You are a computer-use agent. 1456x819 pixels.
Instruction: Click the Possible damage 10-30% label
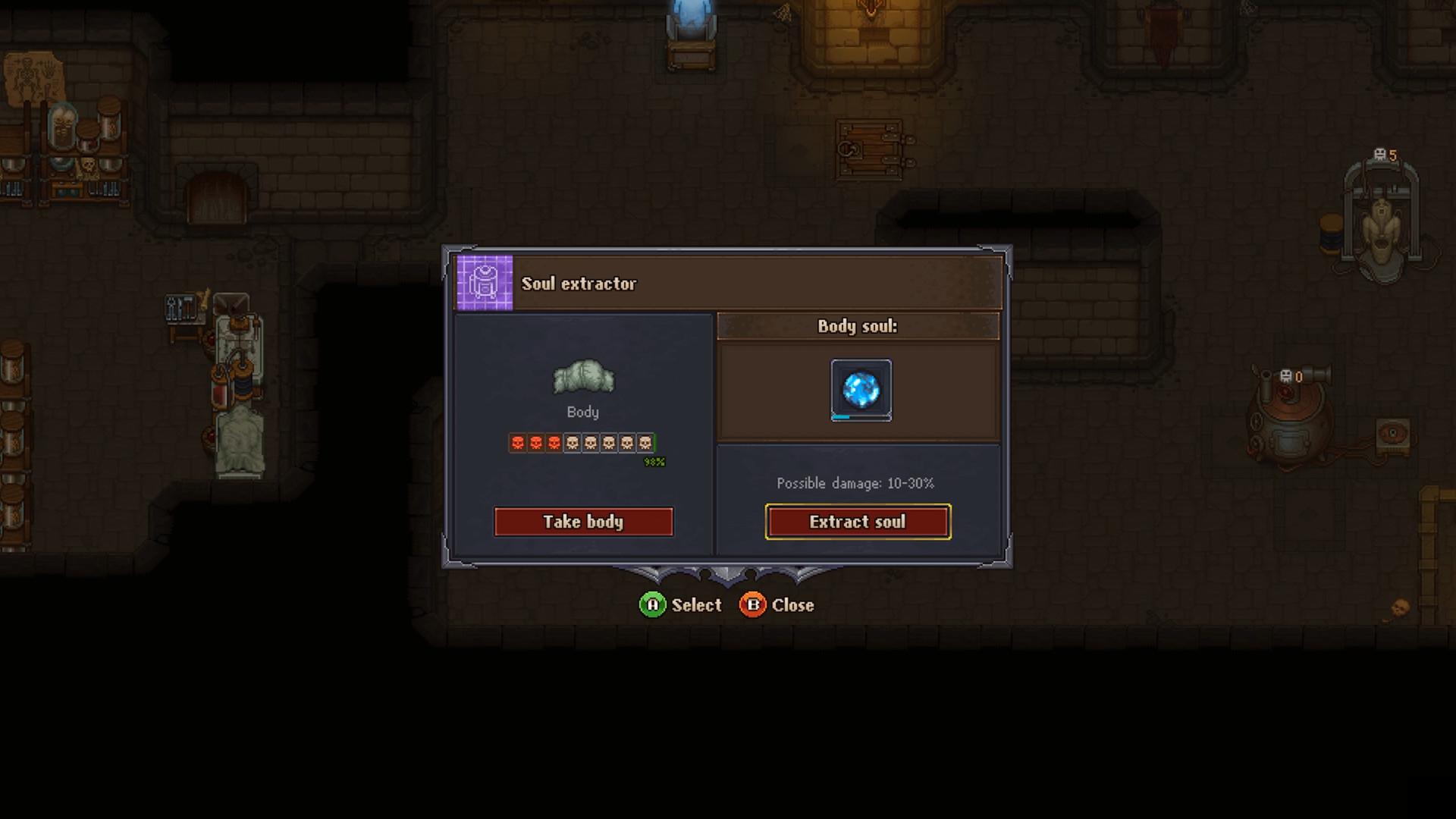point(855,483)
